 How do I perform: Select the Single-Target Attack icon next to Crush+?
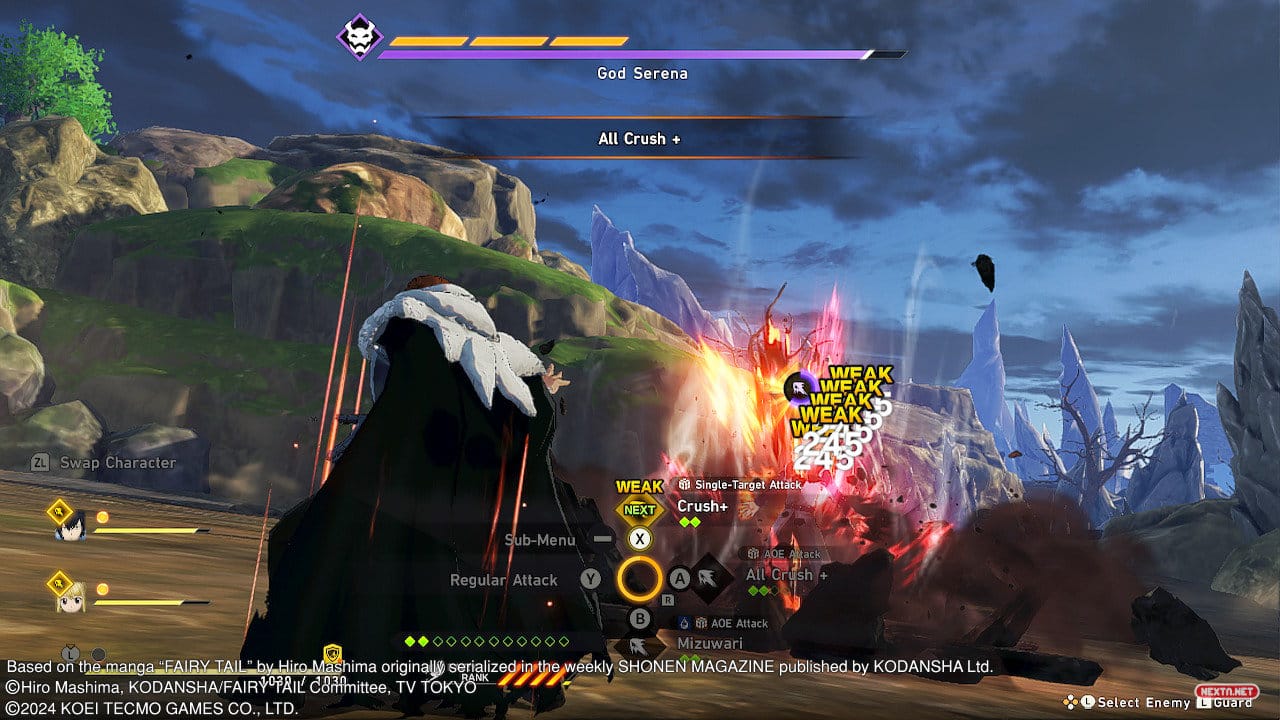point(684,484)
